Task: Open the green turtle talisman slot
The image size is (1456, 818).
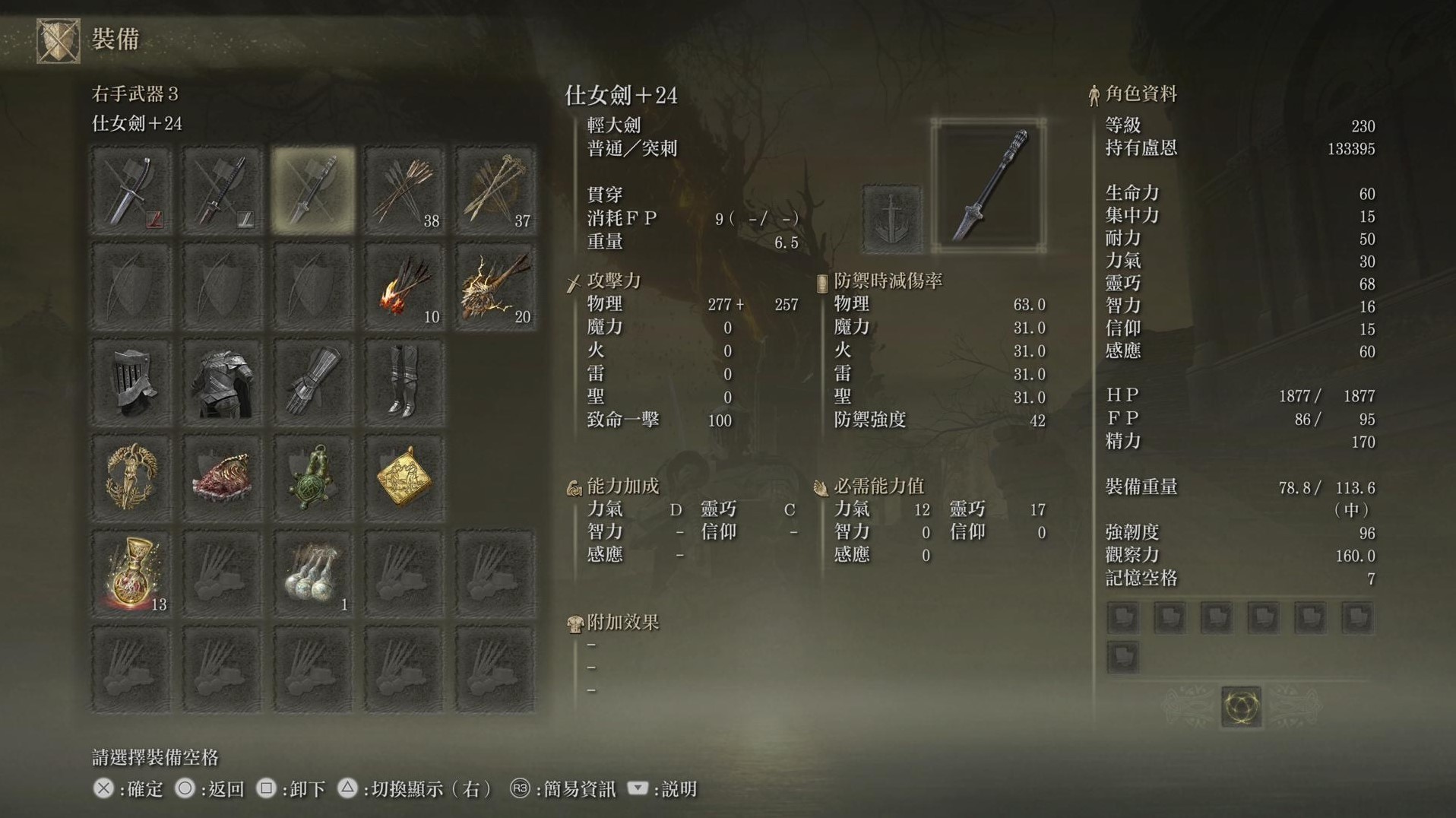Action: [x=313, y=478]
